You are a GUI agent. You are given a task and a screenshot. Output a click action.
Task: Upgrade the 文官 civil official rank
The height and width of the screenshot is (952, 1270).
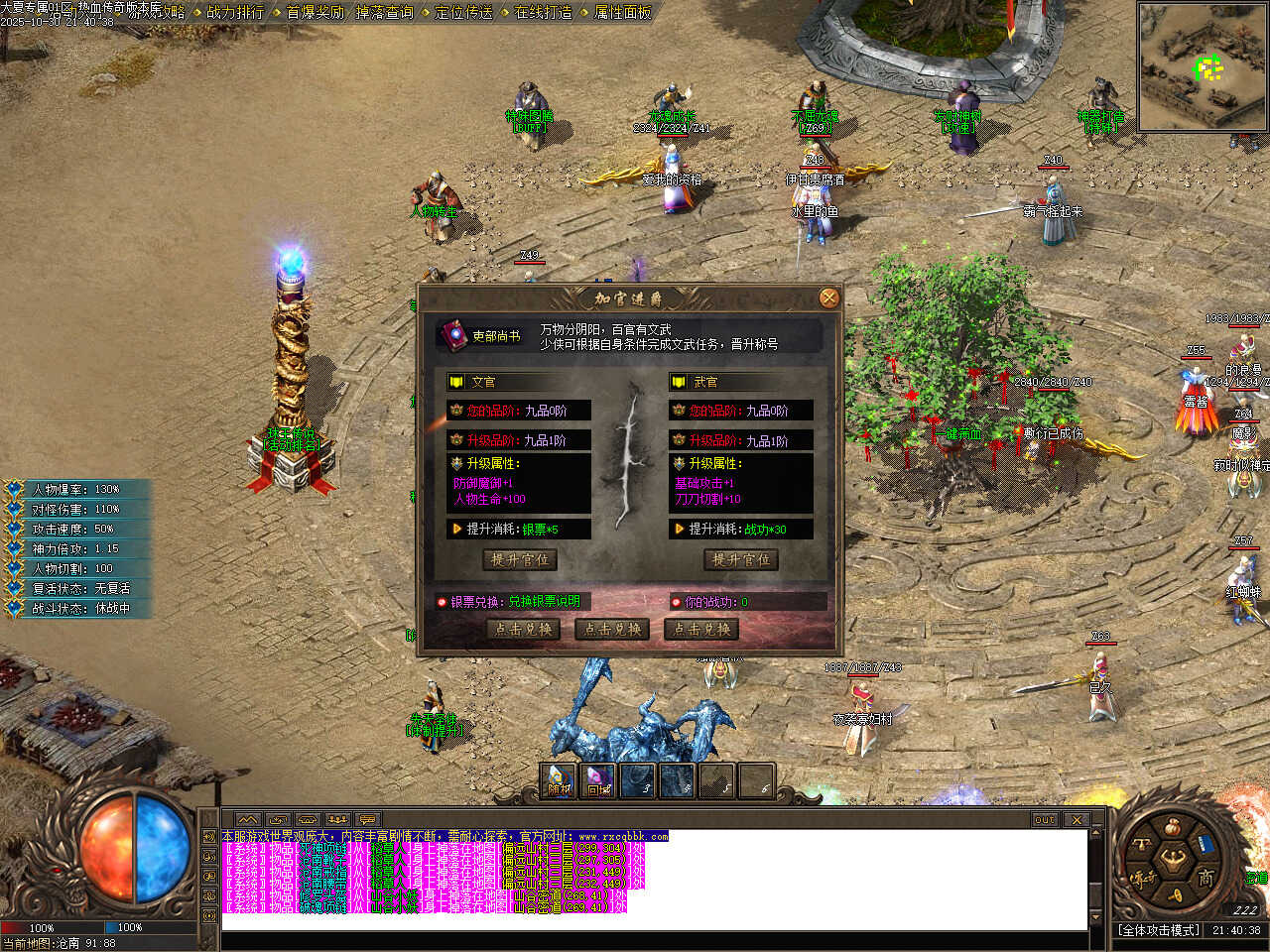tap(519, 560)
